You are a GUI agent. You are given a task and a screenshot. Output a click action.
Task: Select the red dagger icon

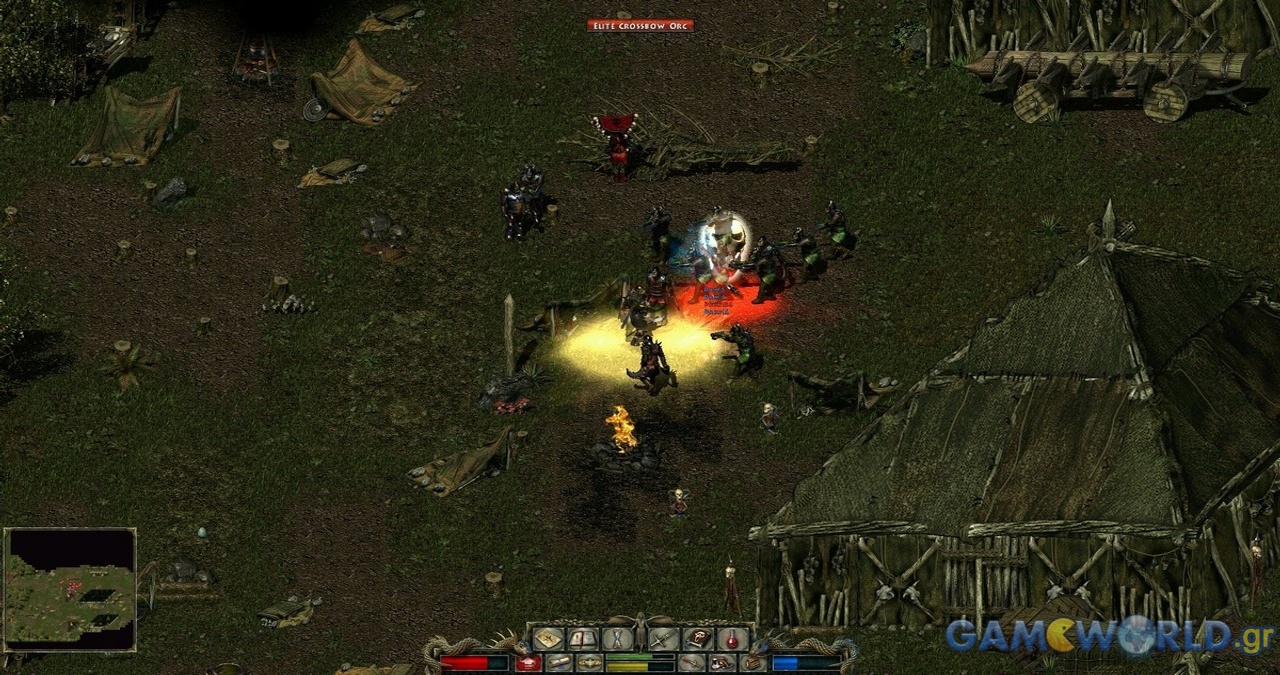(692, 663)
